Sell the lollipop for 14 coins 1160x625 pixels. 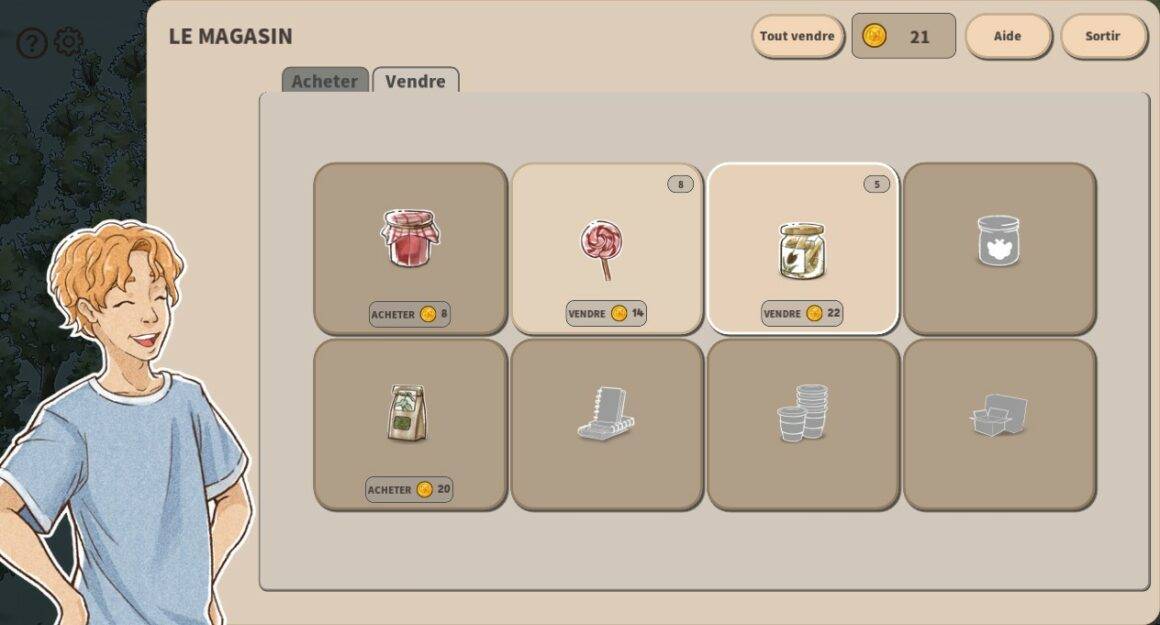click(x=606, y=313)
